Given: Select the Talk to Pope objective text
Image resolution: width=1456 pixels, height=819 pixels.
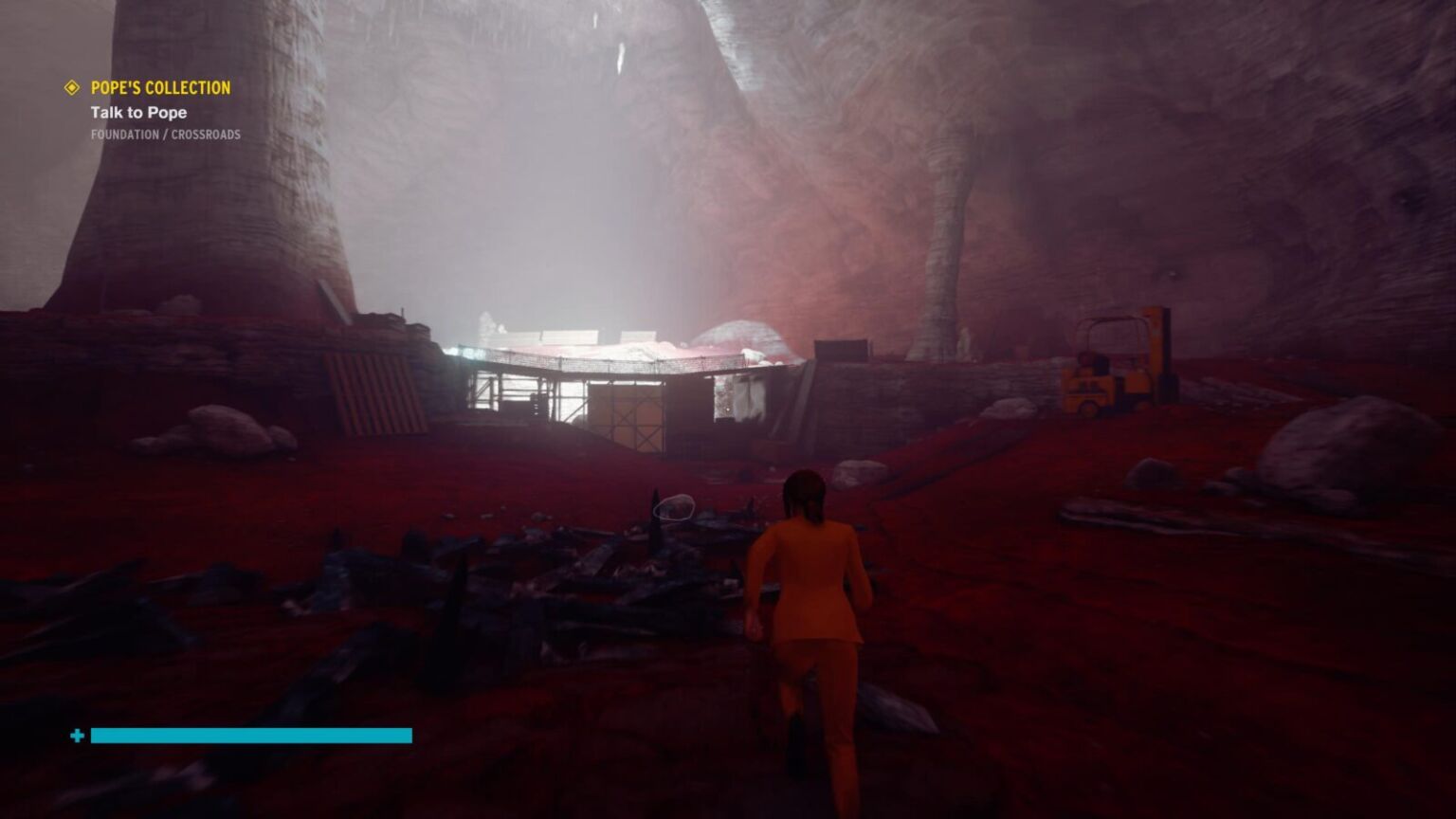Looking at the screenshot, I should pos(138,112).
